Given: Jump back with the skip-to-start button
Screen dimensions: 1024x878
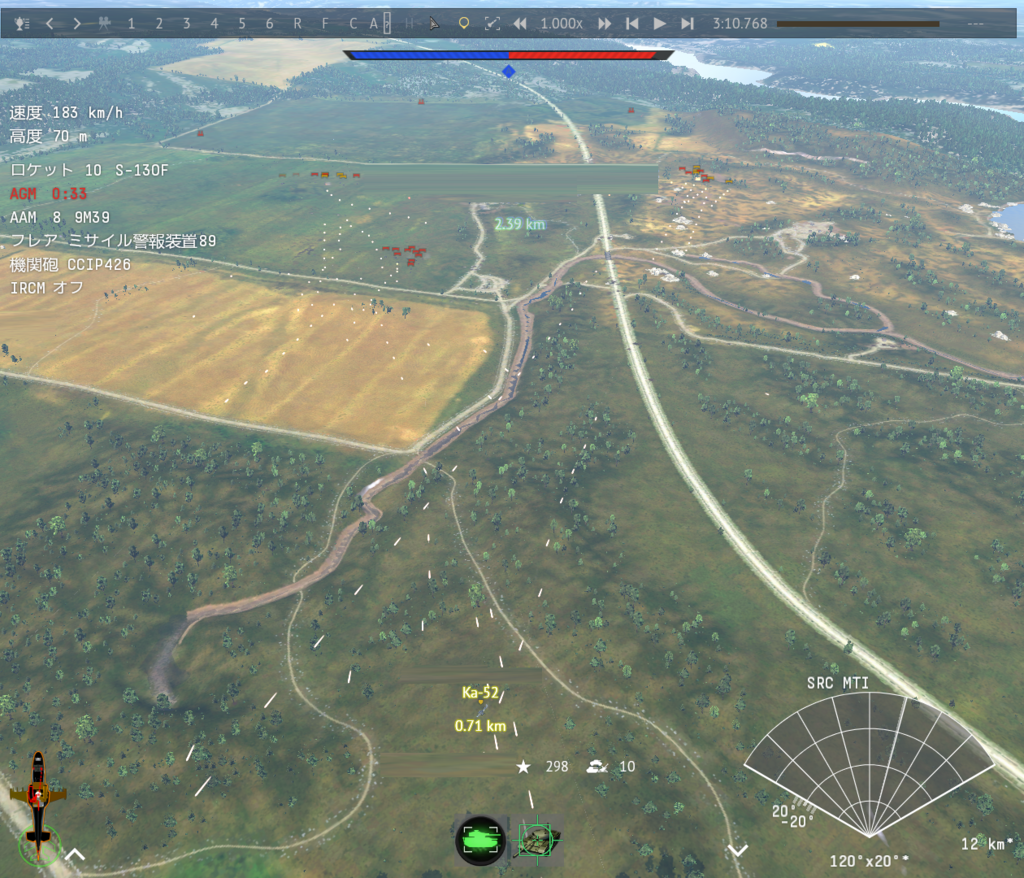Looking at the screenshot, I should 631,23.
